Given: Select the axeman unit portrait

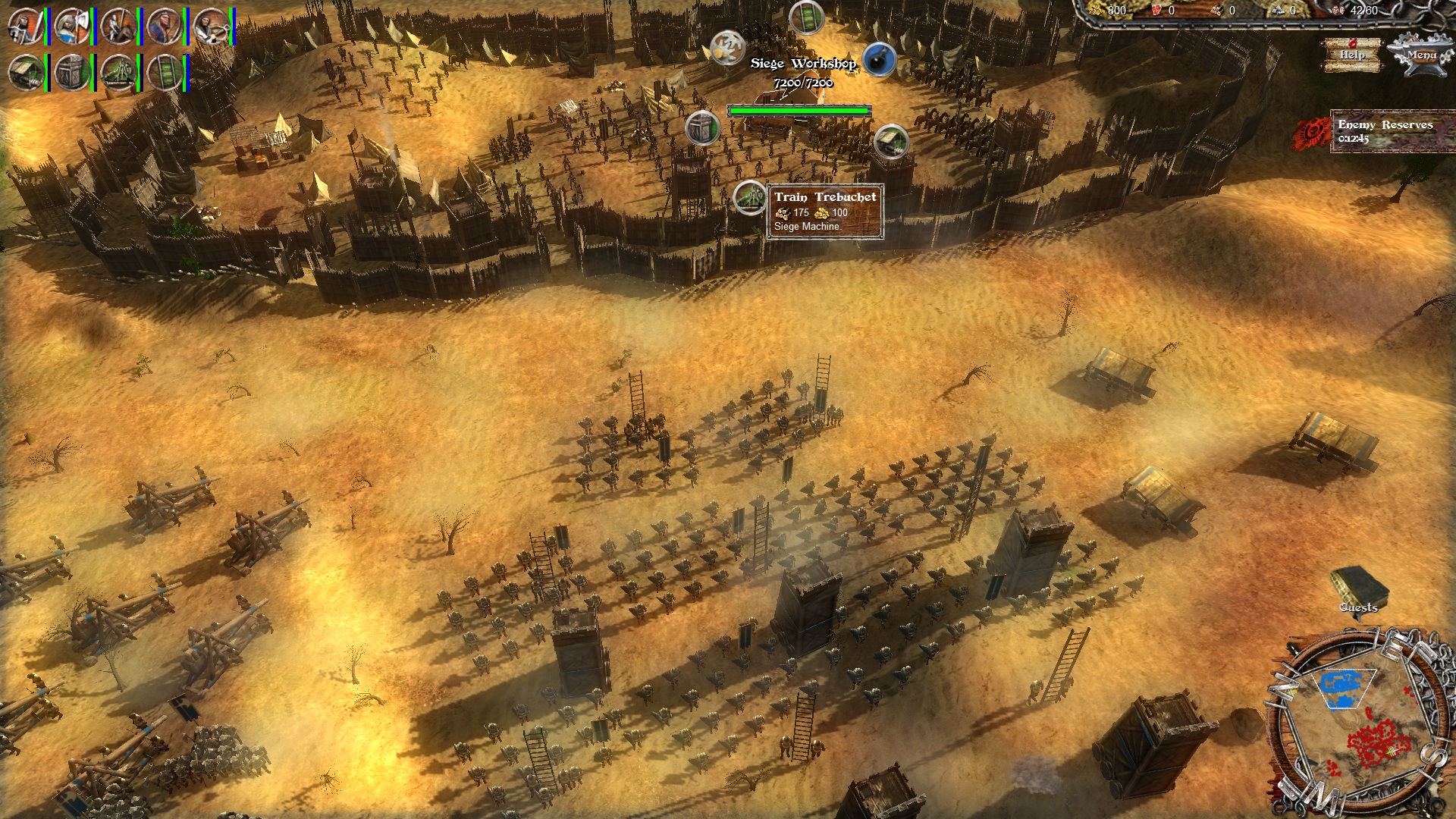Looking at the screenshot, I should pyautogui.click(x=71, y=27).
